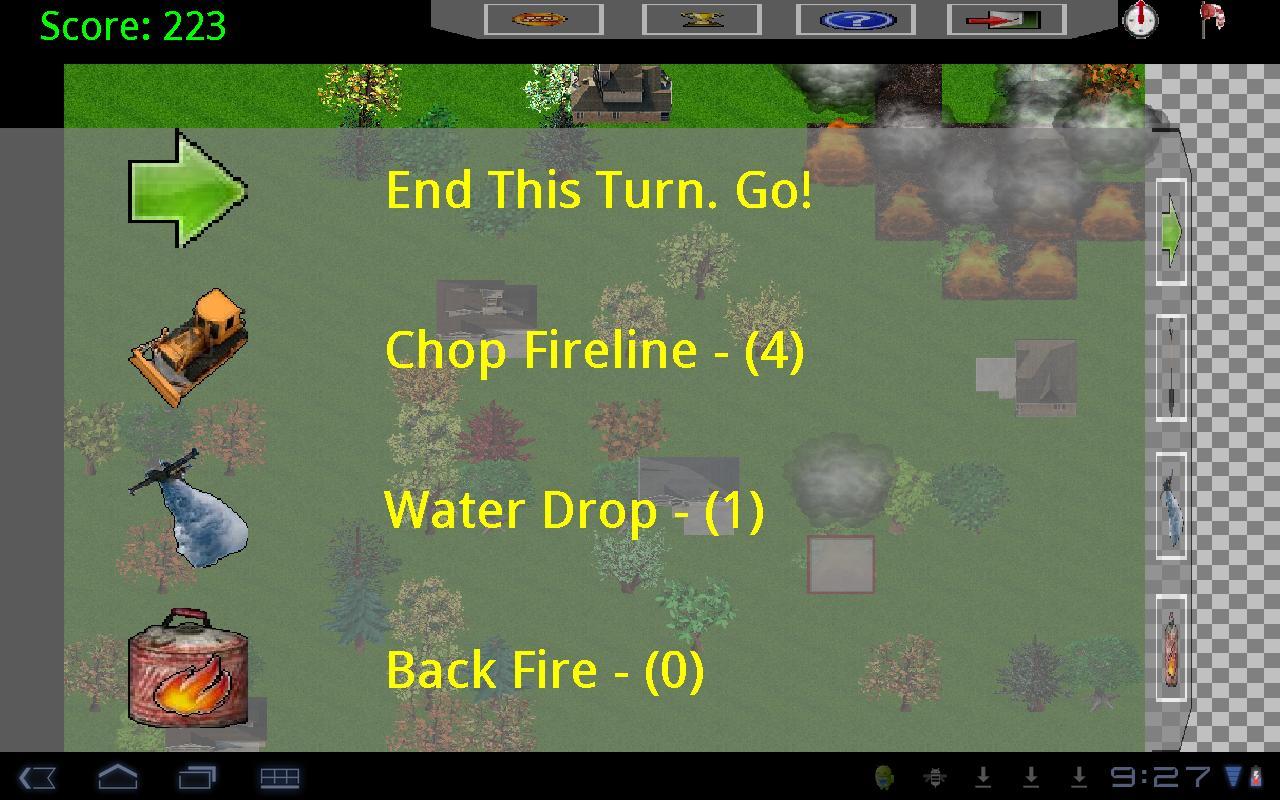
Task: Open the help question mark icon
Action: (855, 19)
